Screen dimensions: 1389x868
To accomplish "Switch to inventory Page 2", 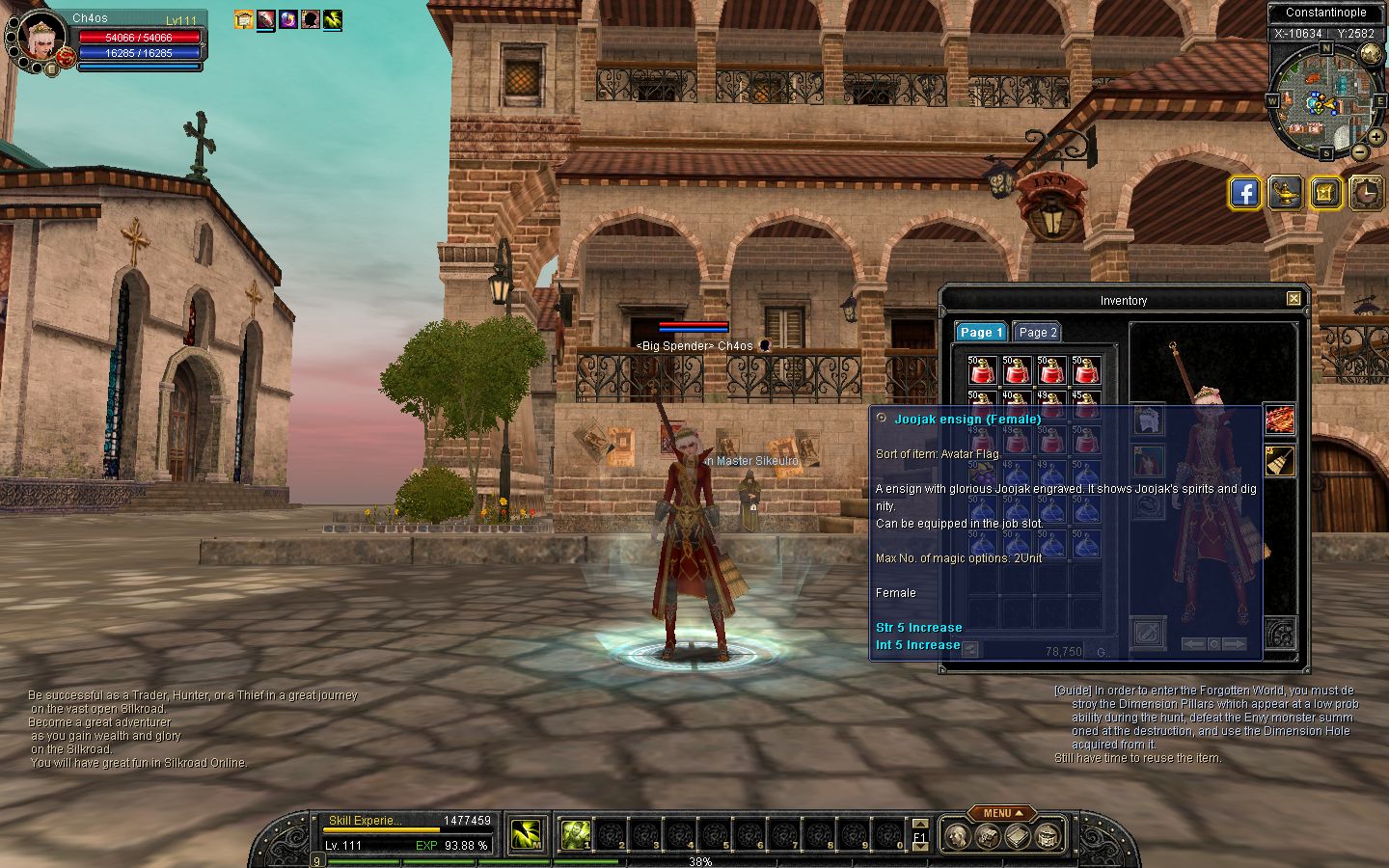I will click(1037, 332).
